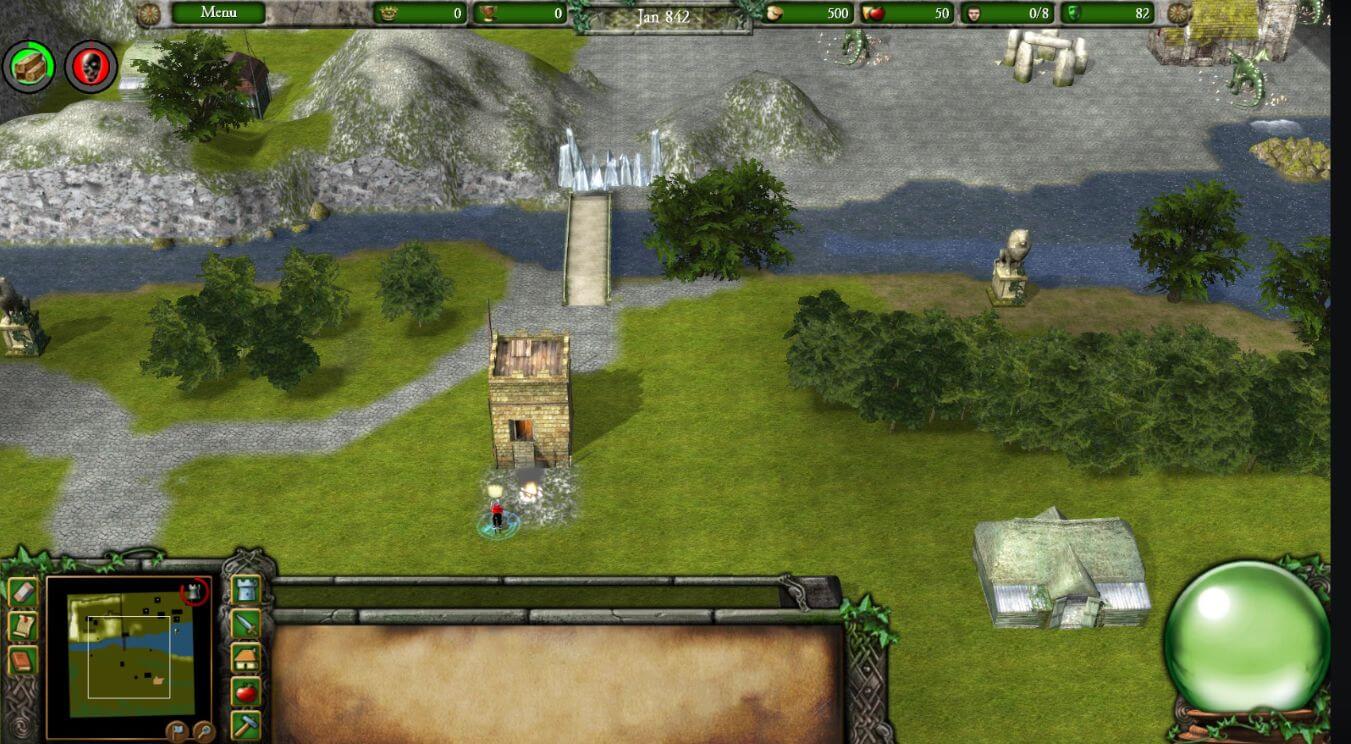
Task: Select the castle tower build category
Action: click(x=246, y=591)
